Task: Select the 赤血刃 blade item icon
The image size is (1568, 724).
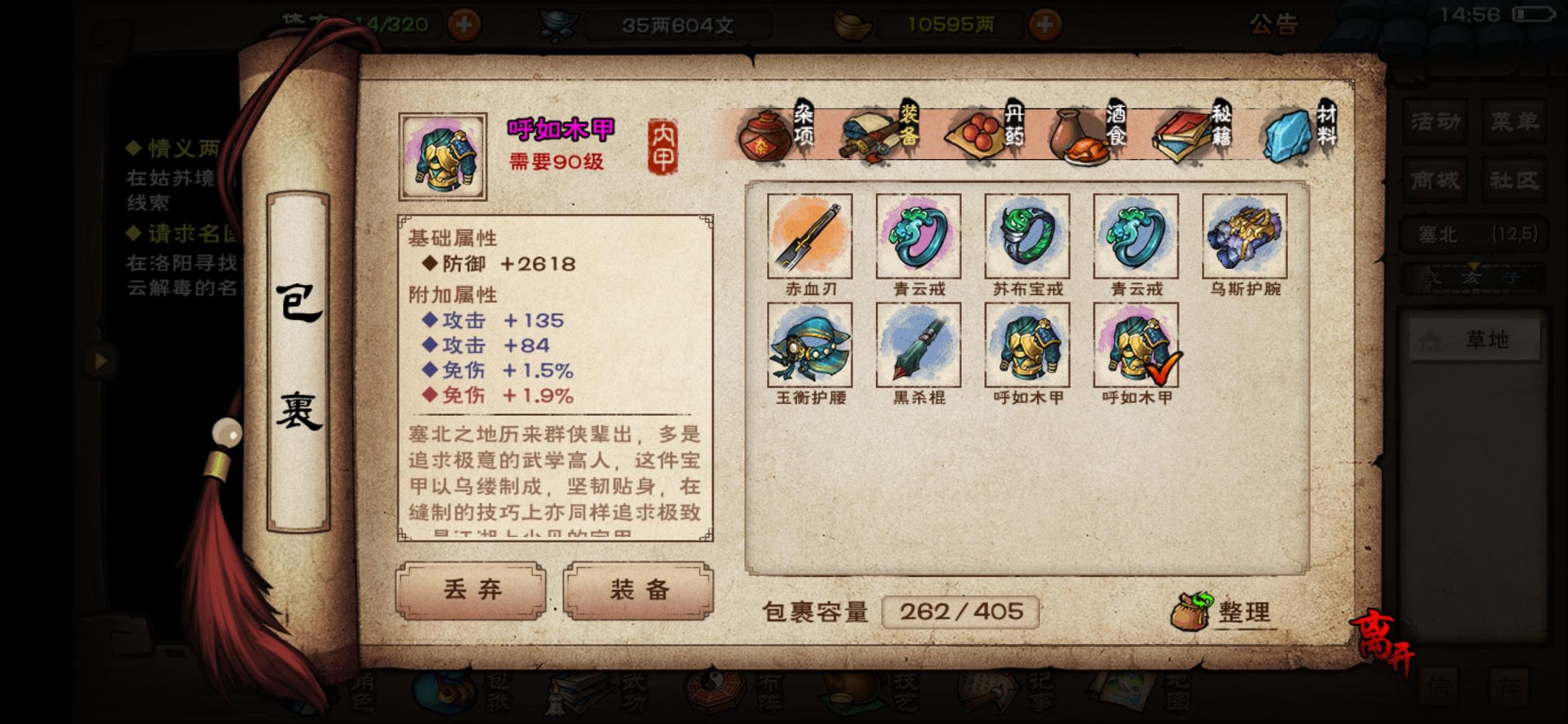Action: 810,236
